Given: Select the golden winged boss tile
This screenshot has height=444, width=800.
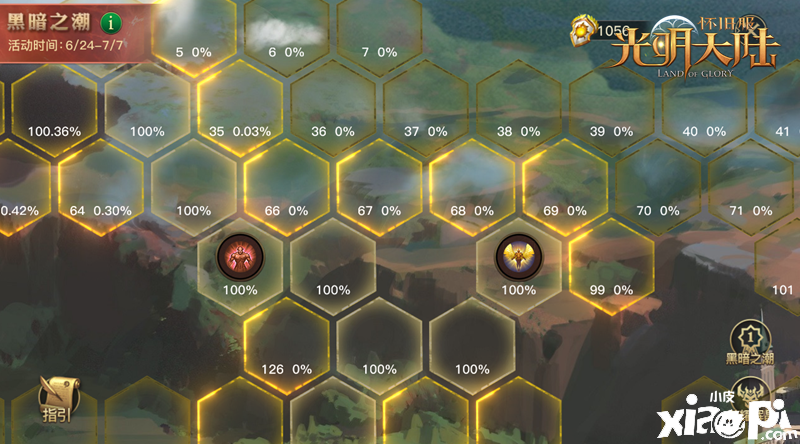Looking at the screenshot, I should [518, 260].
